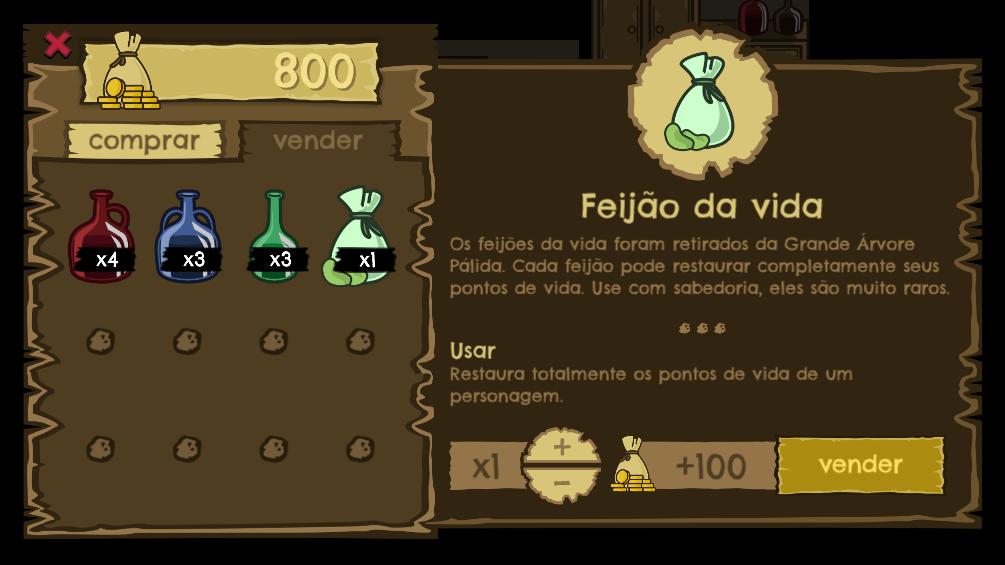Switch to the comprar tab
This screenshot has width=1005, height=565.
tap(144, 141)
